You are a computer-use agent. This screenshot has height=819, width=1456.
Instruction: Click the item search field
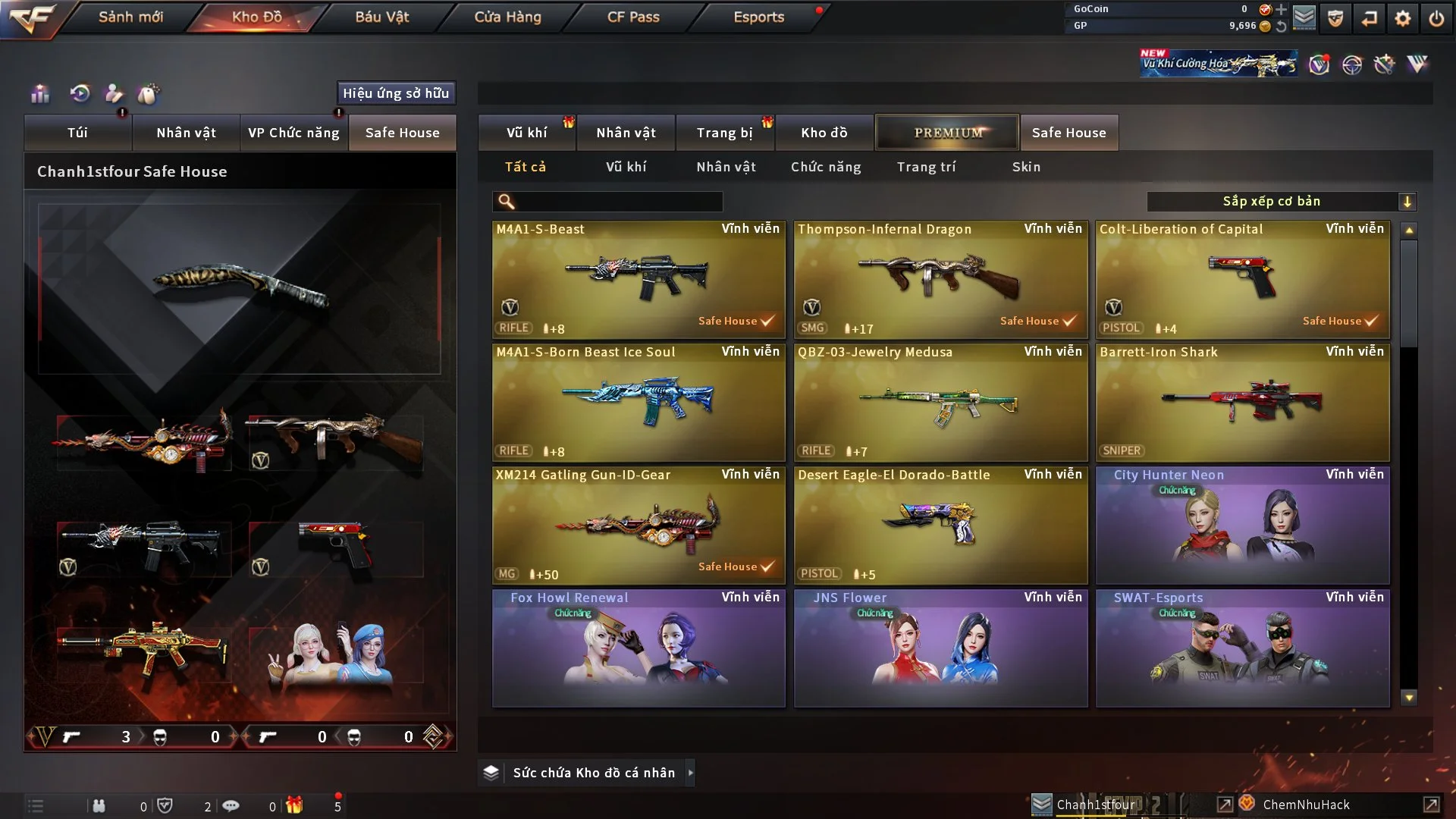[618, 201]
